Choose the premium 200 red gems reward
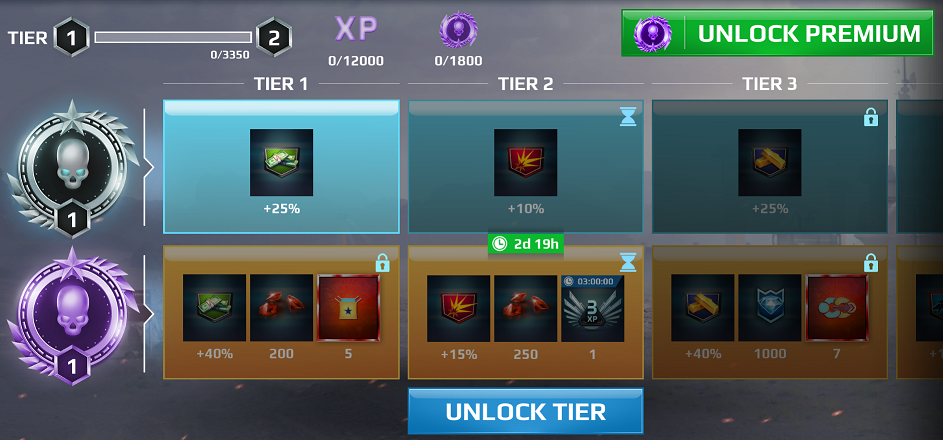This screenshot has width=943, height=440. click(281, 307)
